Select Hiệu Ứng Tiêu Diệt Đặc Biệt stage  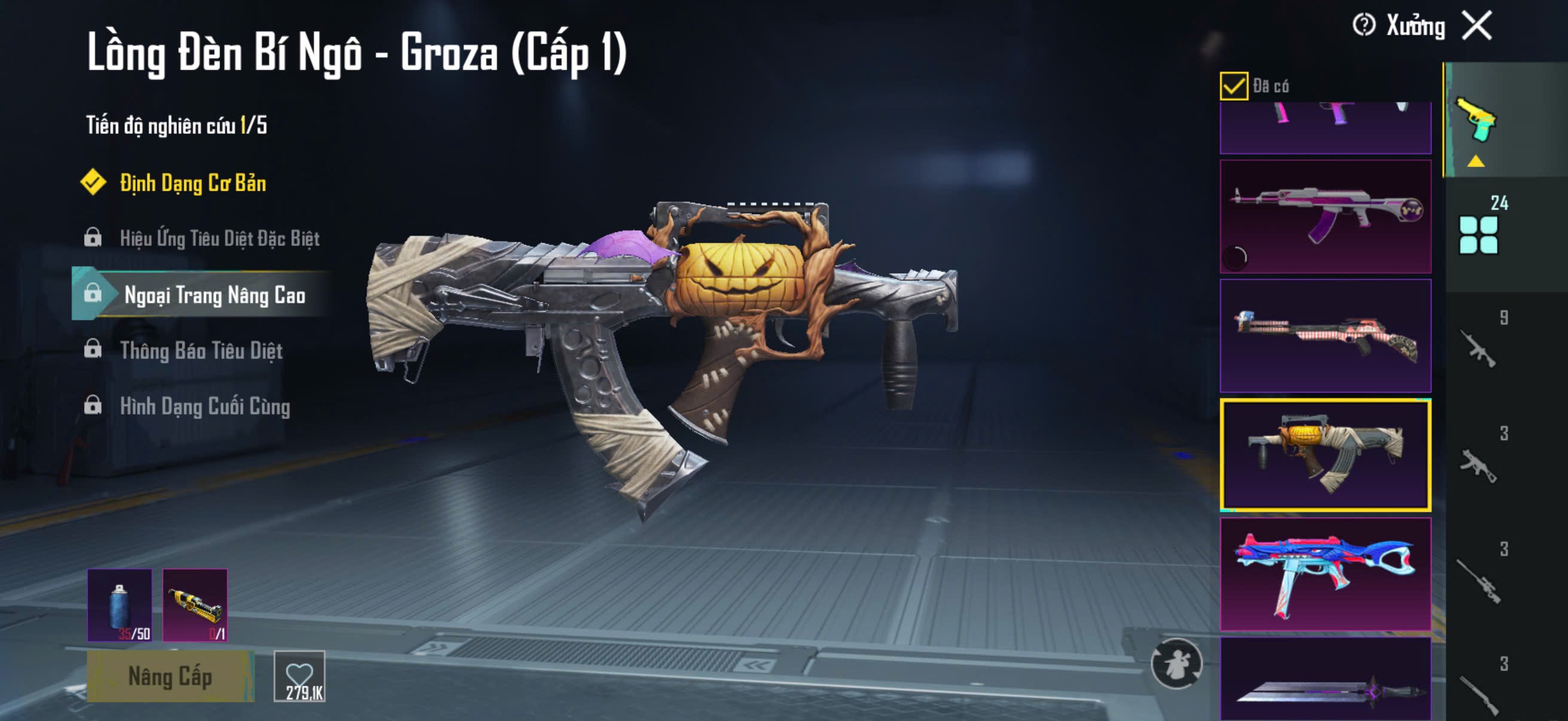click(x=219, y=238)
